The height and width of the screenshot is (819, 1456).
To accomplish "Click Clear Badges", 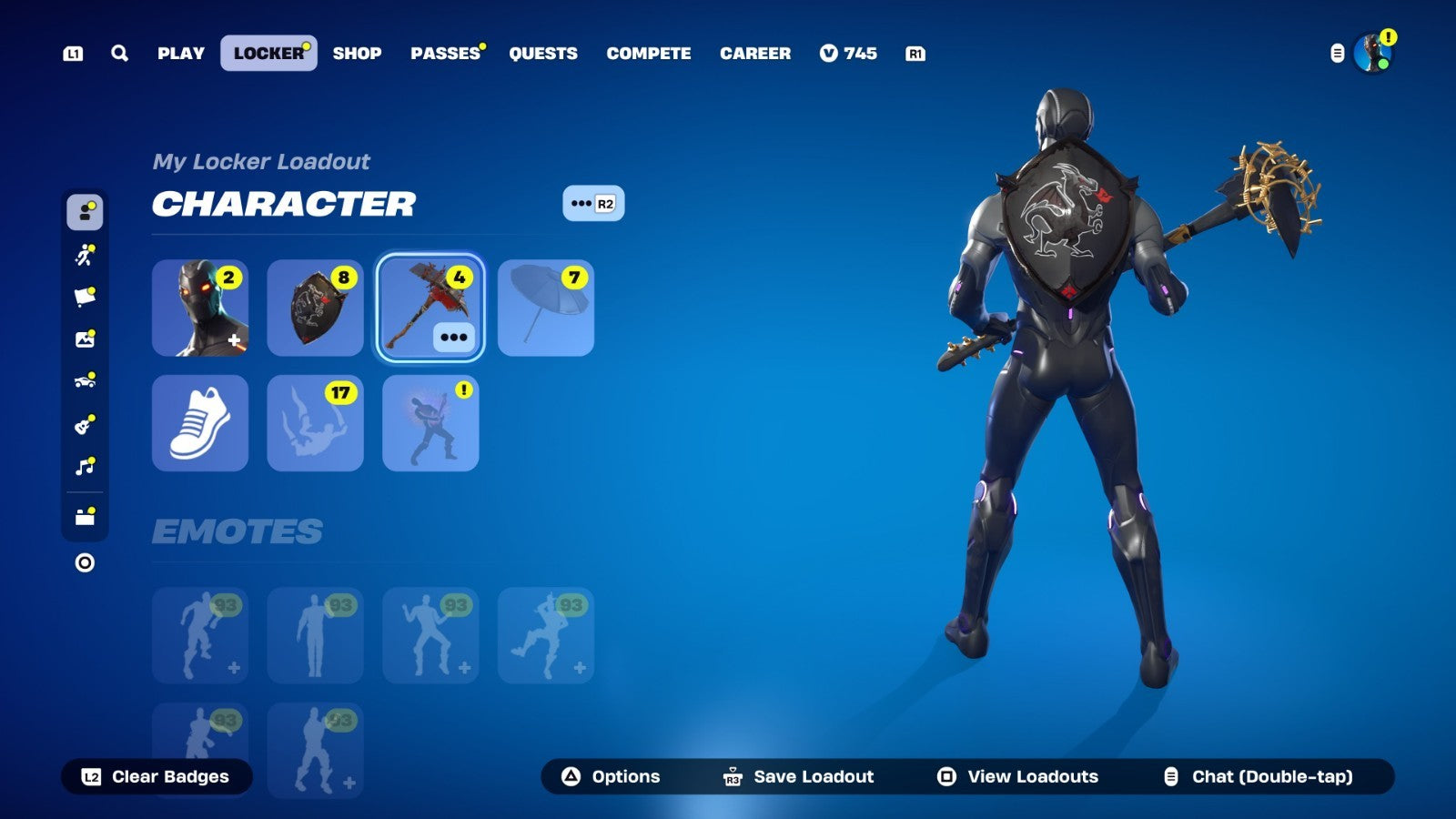I will point(157,777).
